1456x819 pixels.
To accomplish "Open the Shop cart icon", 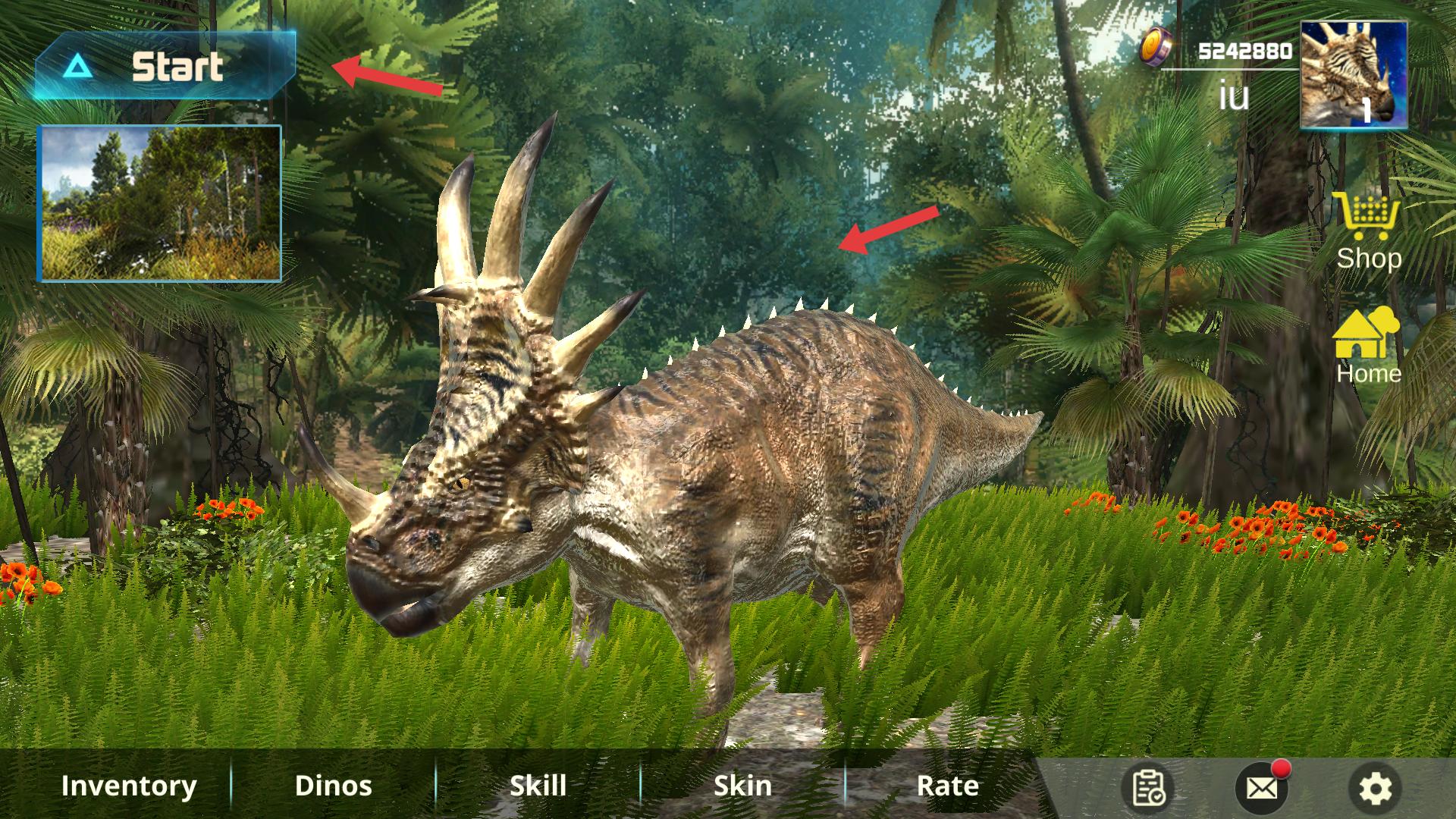I will [1368, 217].
